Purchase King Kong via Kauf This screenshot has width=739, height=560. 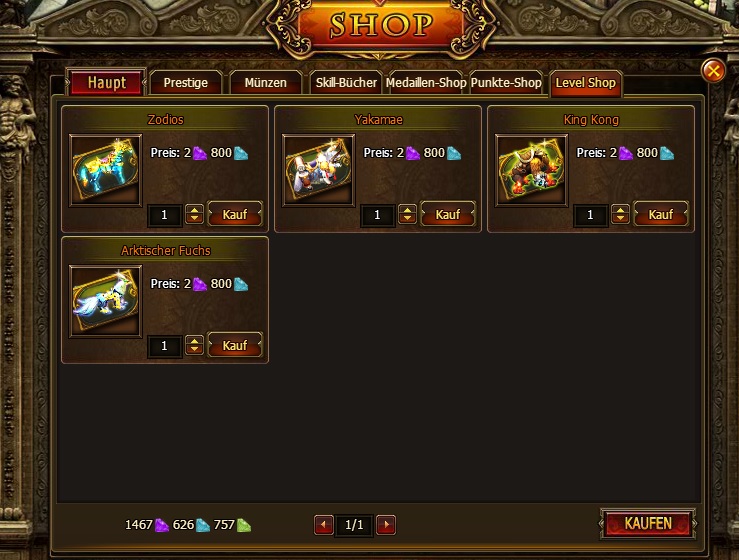point(661,214)
